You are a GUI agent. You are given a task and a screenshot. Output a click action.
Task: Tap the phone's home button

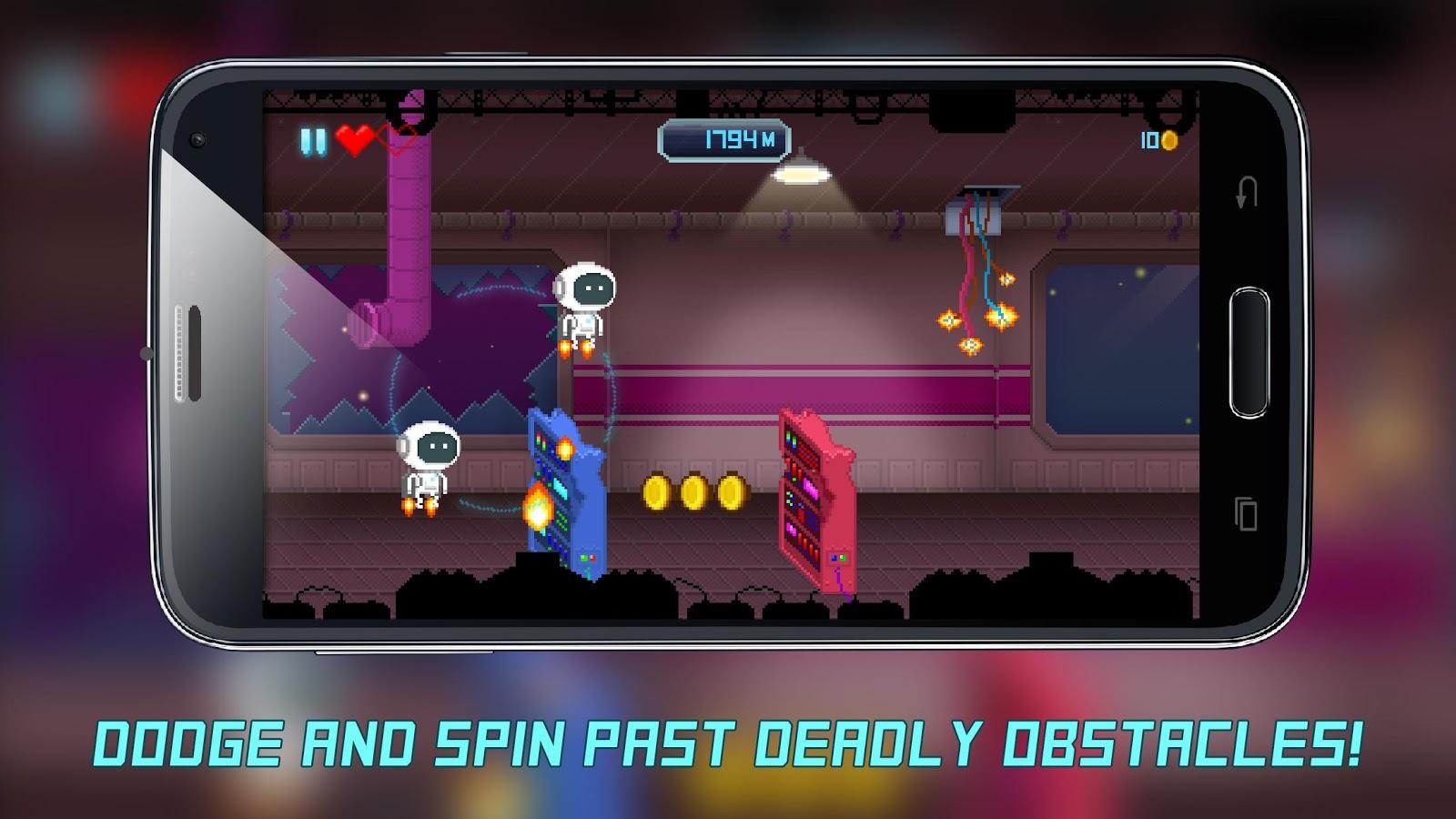coord(1249,353)
